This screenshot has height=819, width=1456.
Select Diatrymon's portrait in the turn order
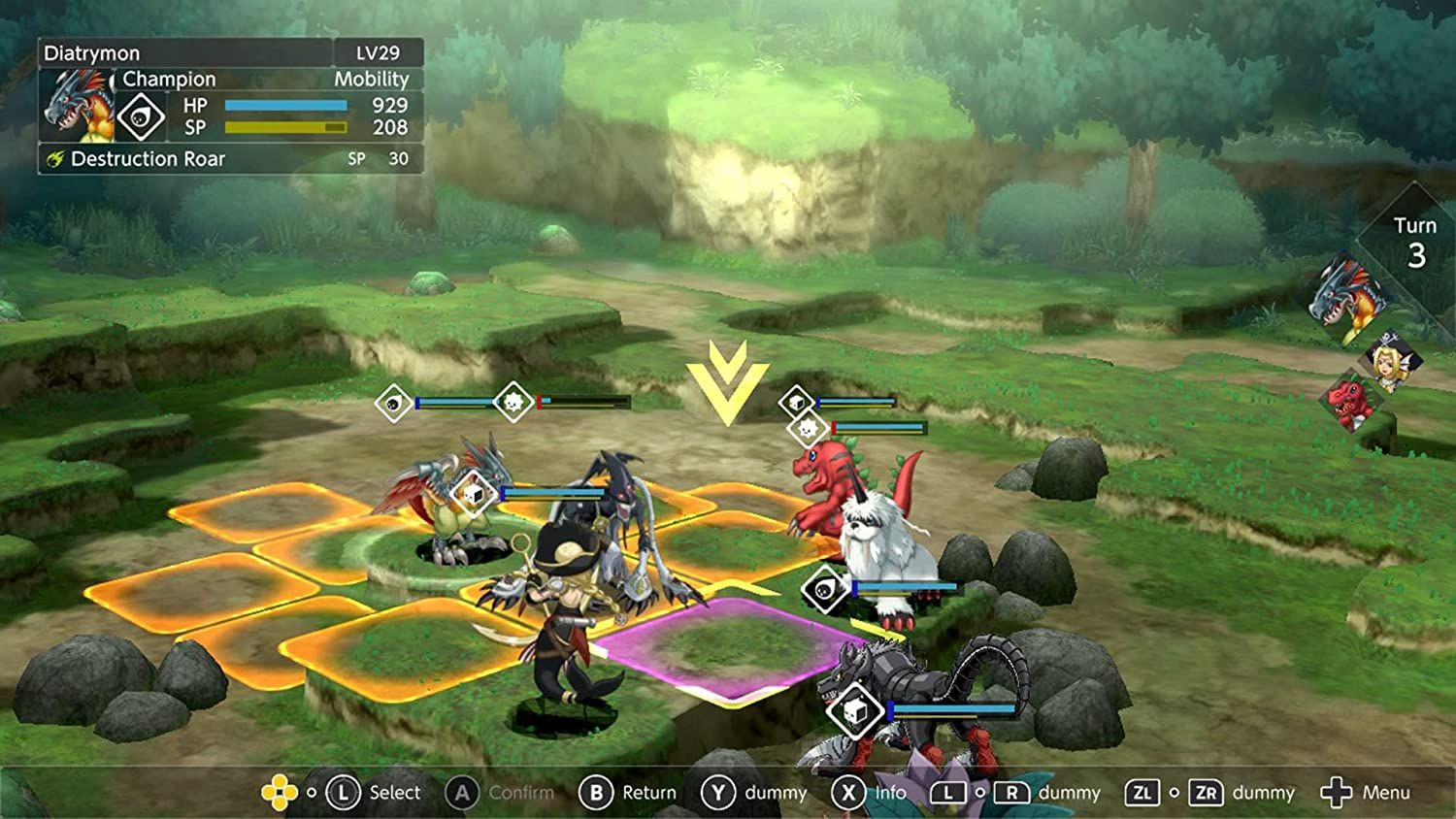(1350, 291)
